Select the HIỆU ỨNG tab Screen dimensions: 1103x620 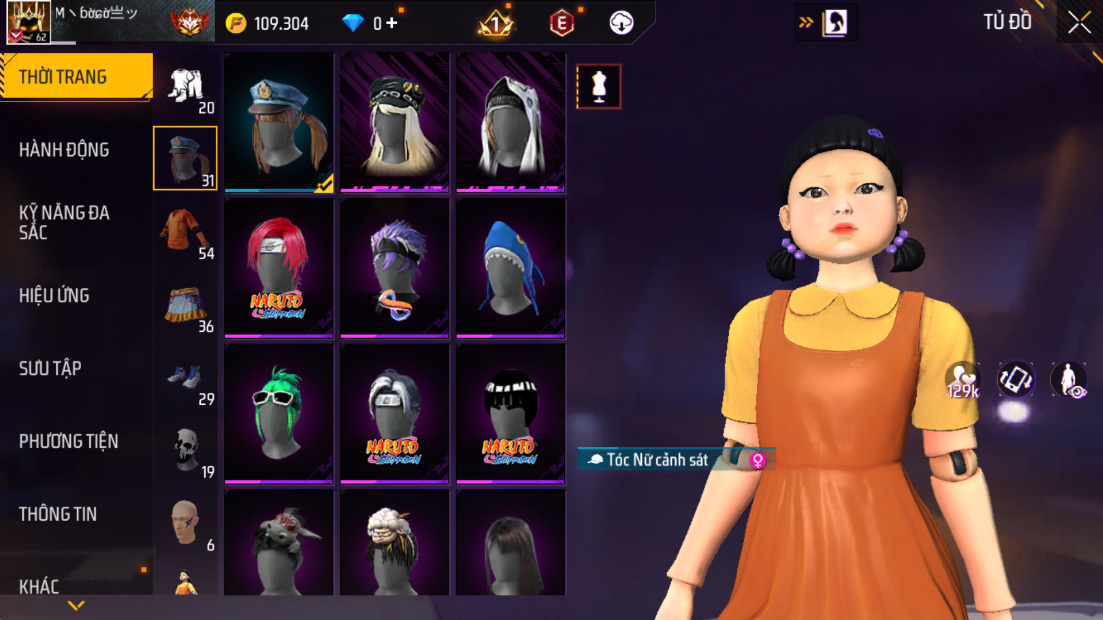click(x=54, y=296)
